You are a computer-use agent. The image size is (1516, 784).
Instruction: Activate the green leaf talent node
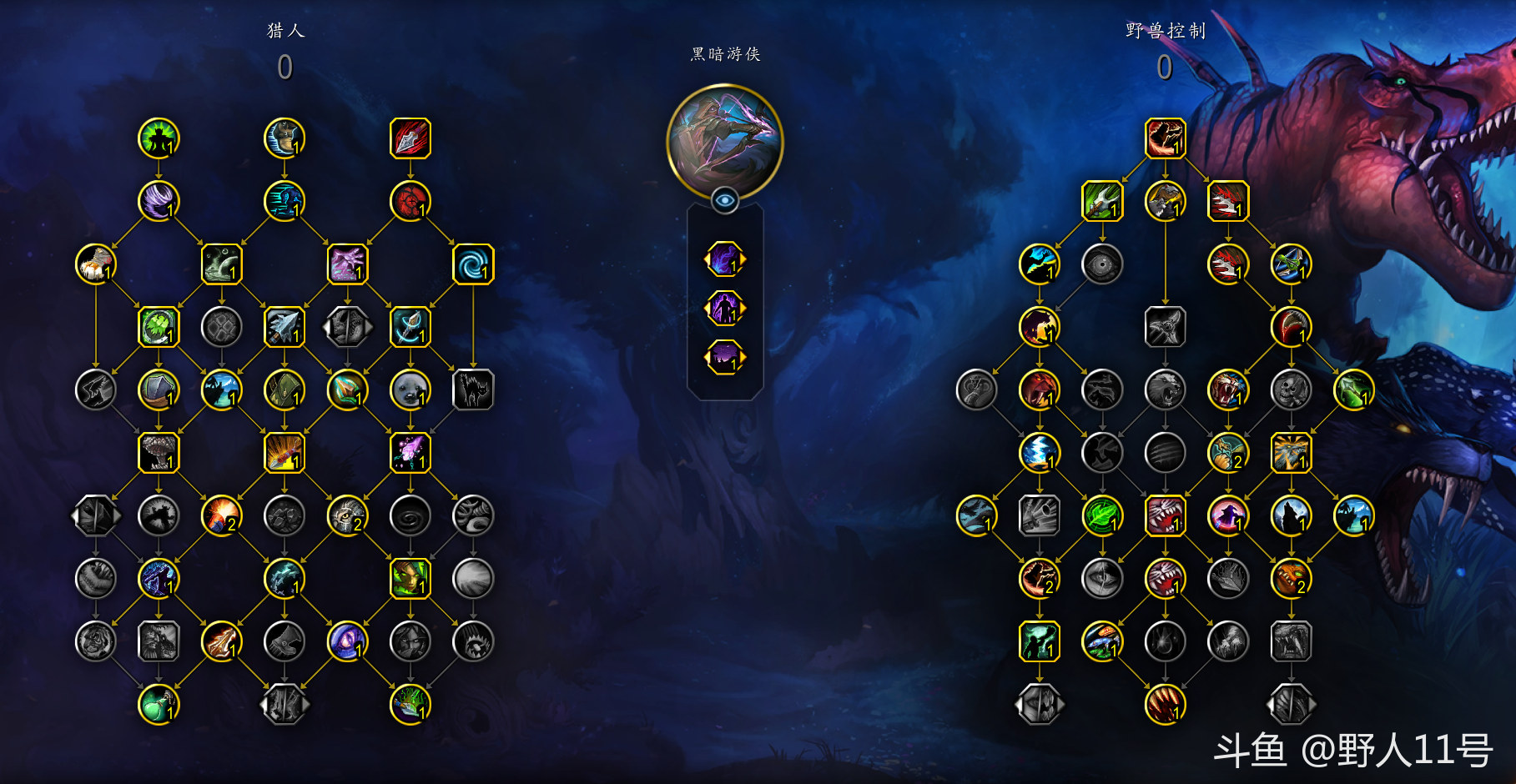point(1102,515)
